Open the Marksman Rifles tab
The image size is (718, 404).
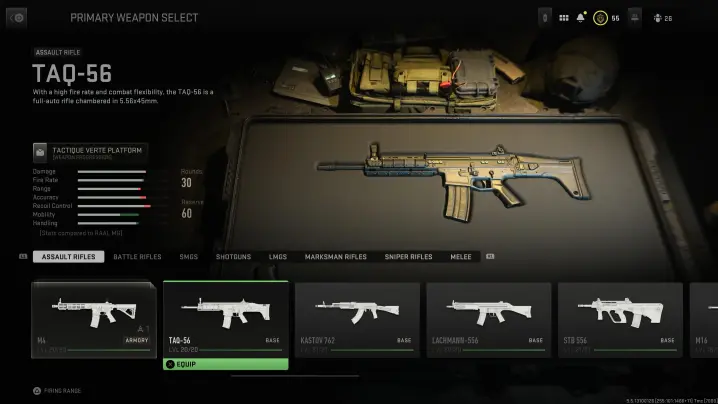click(x=335, y=257)
